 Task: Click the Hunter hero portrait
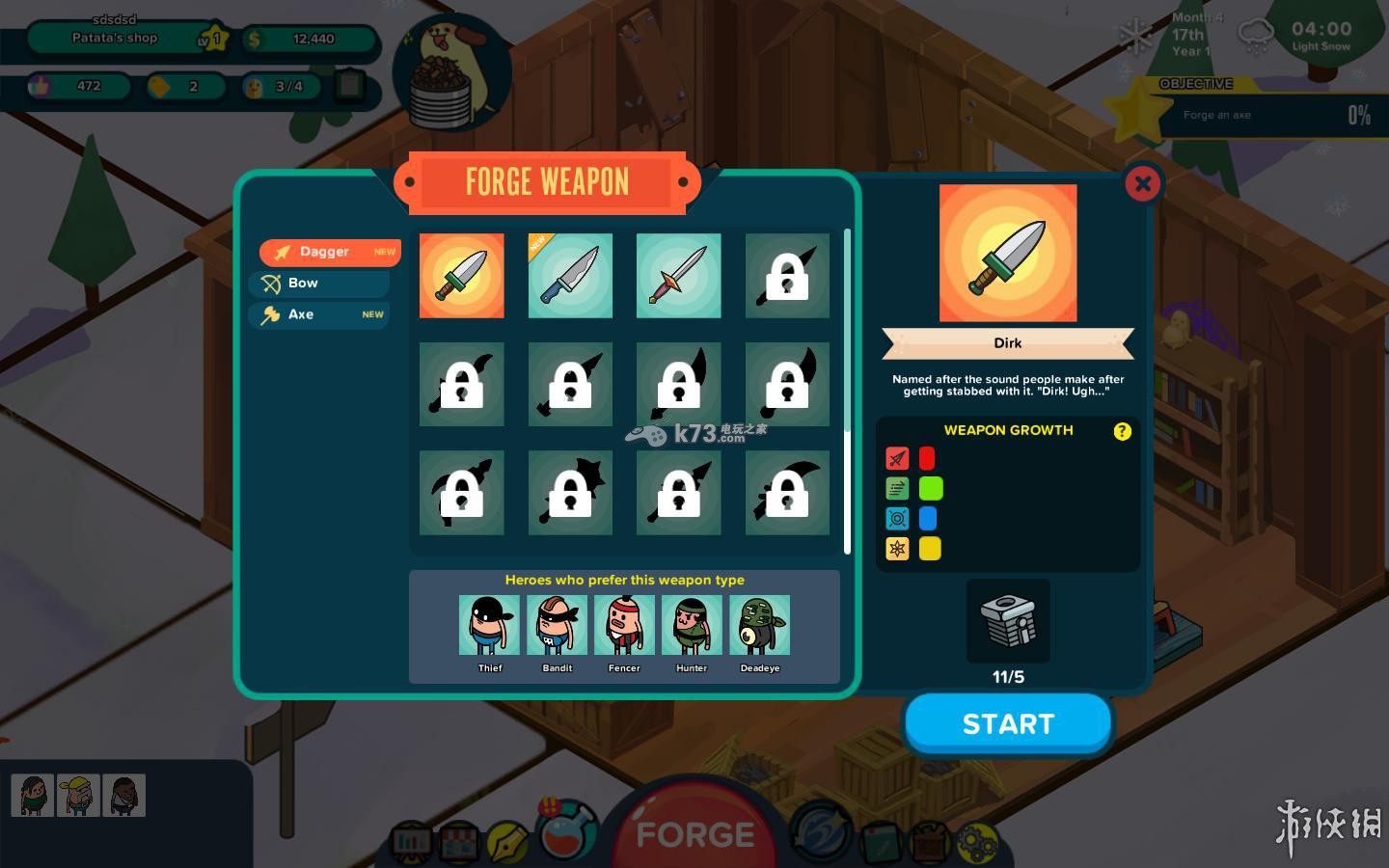692,625
